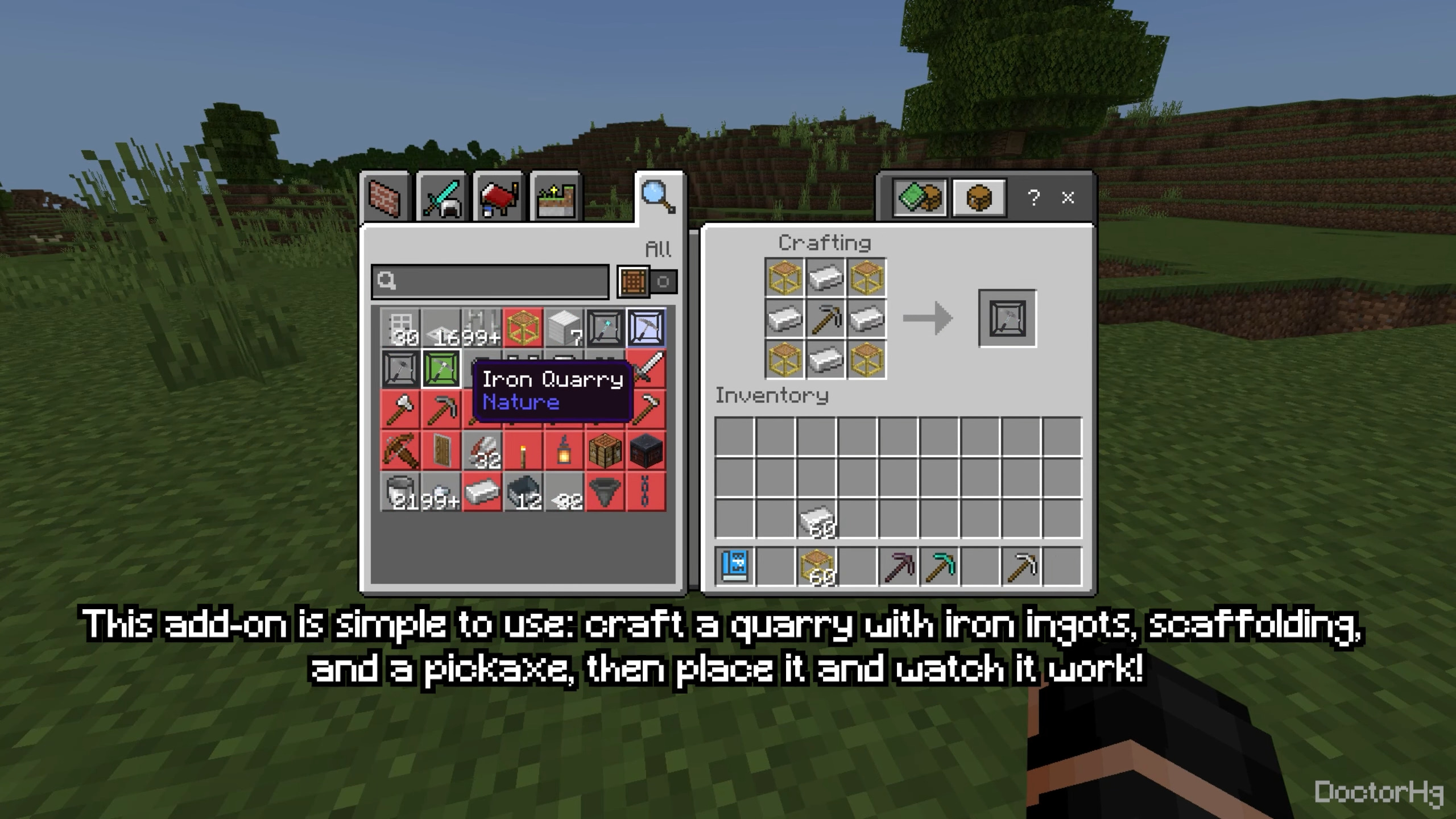Screen dimensions: 1456x819
Task: Select the recipe book in the first hotbar slot
Action: tap(734, 567)
